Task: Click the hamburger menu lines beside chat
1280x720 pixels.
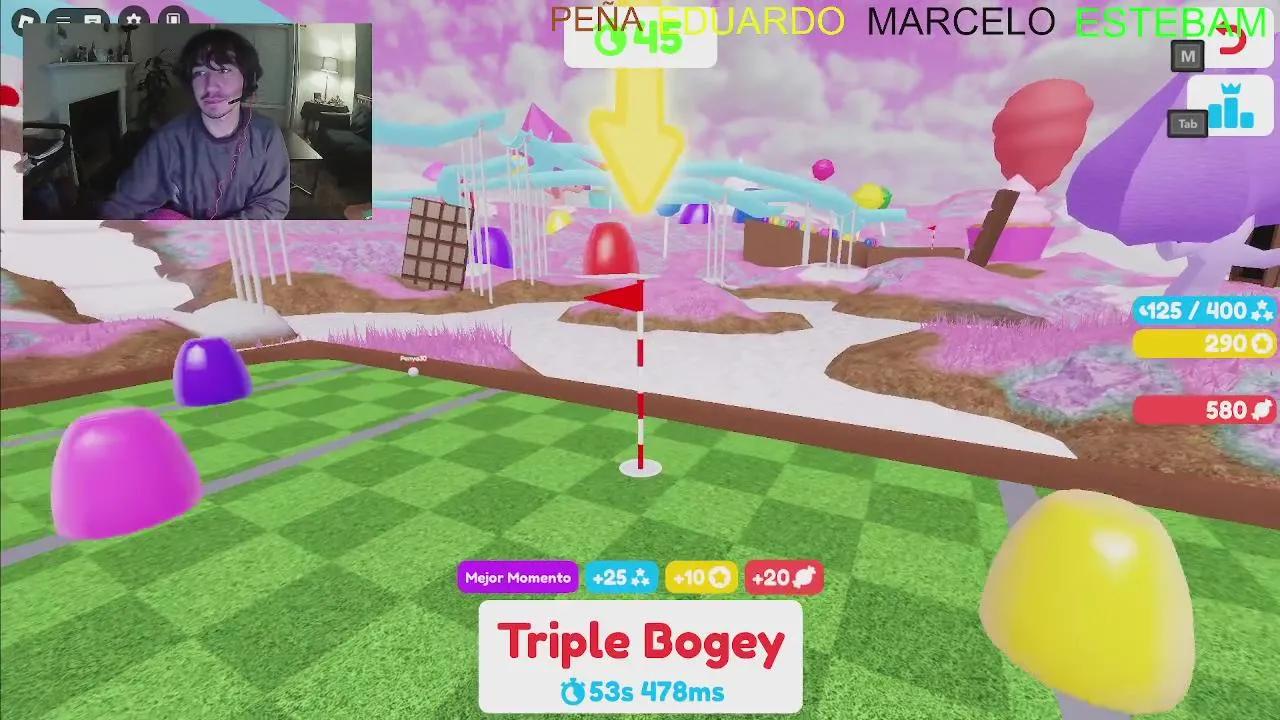Action: [x=63, y=18]
